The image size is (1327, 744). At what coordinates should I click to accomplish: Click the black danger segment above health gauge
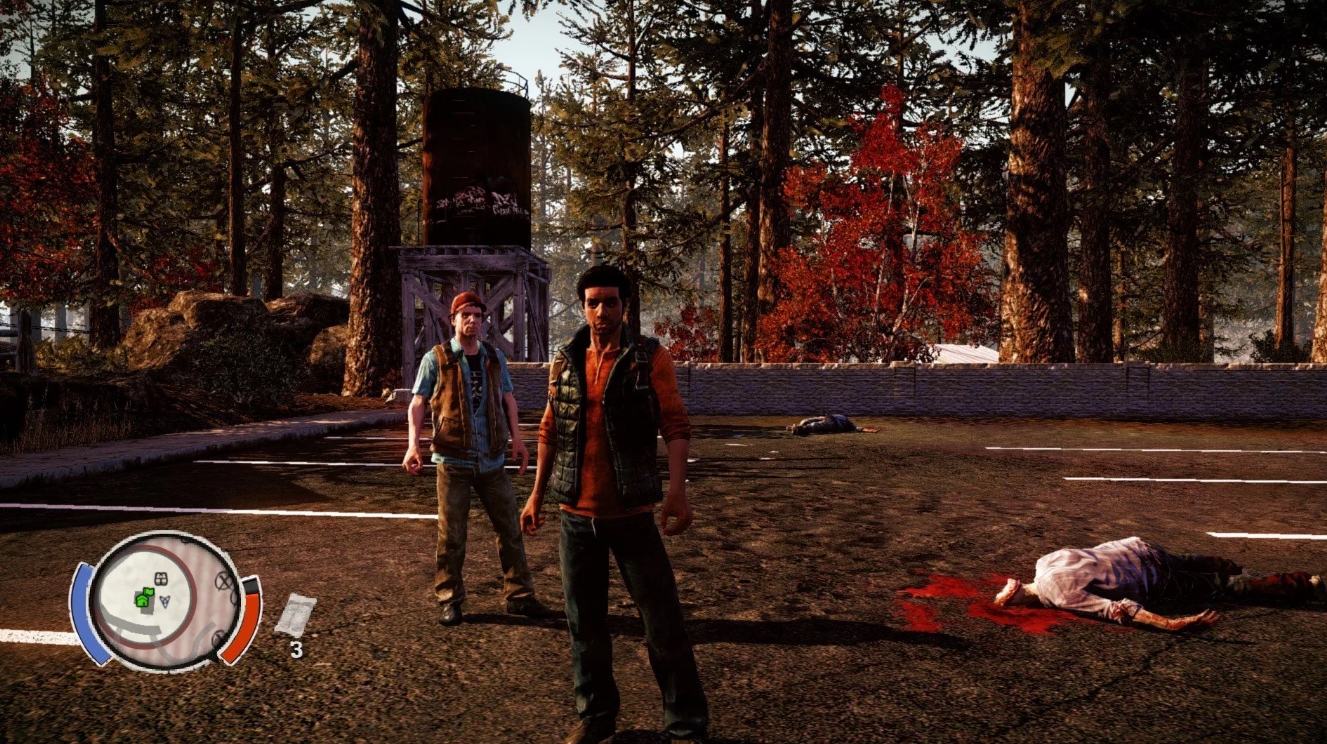click(x=251, y=584)
